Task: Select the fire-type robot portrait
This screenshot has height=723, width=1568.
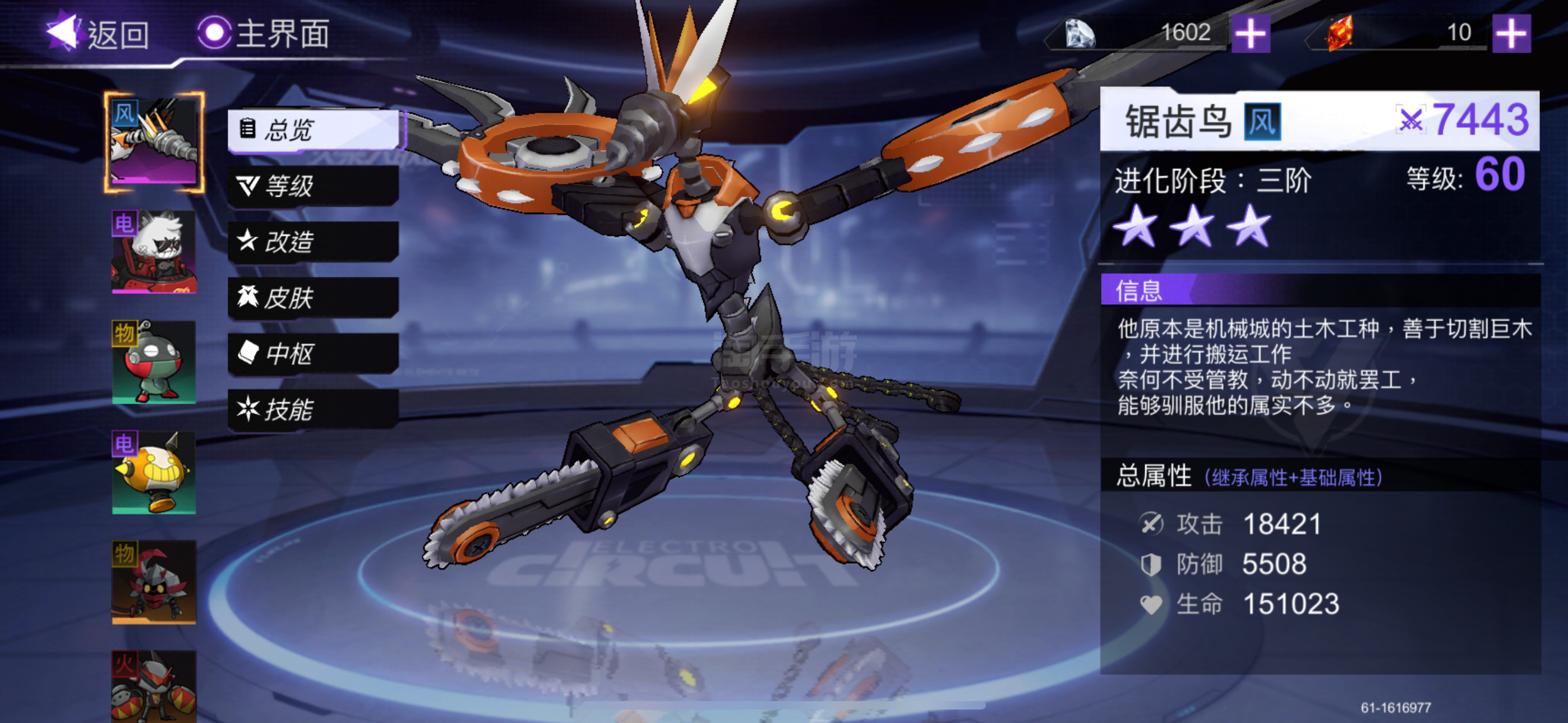Action: pyautogui.click(x=154, y=687)
